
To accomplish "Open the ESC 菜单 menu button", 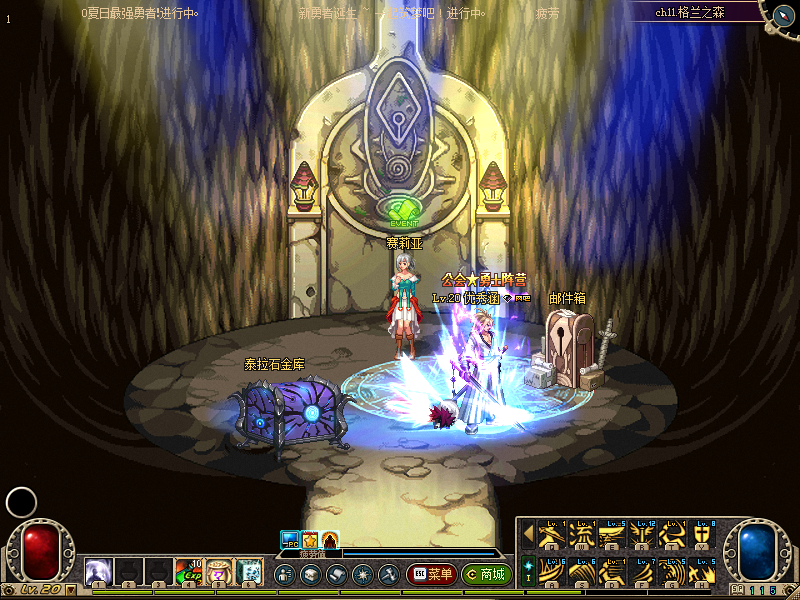I will click(431, 575).
